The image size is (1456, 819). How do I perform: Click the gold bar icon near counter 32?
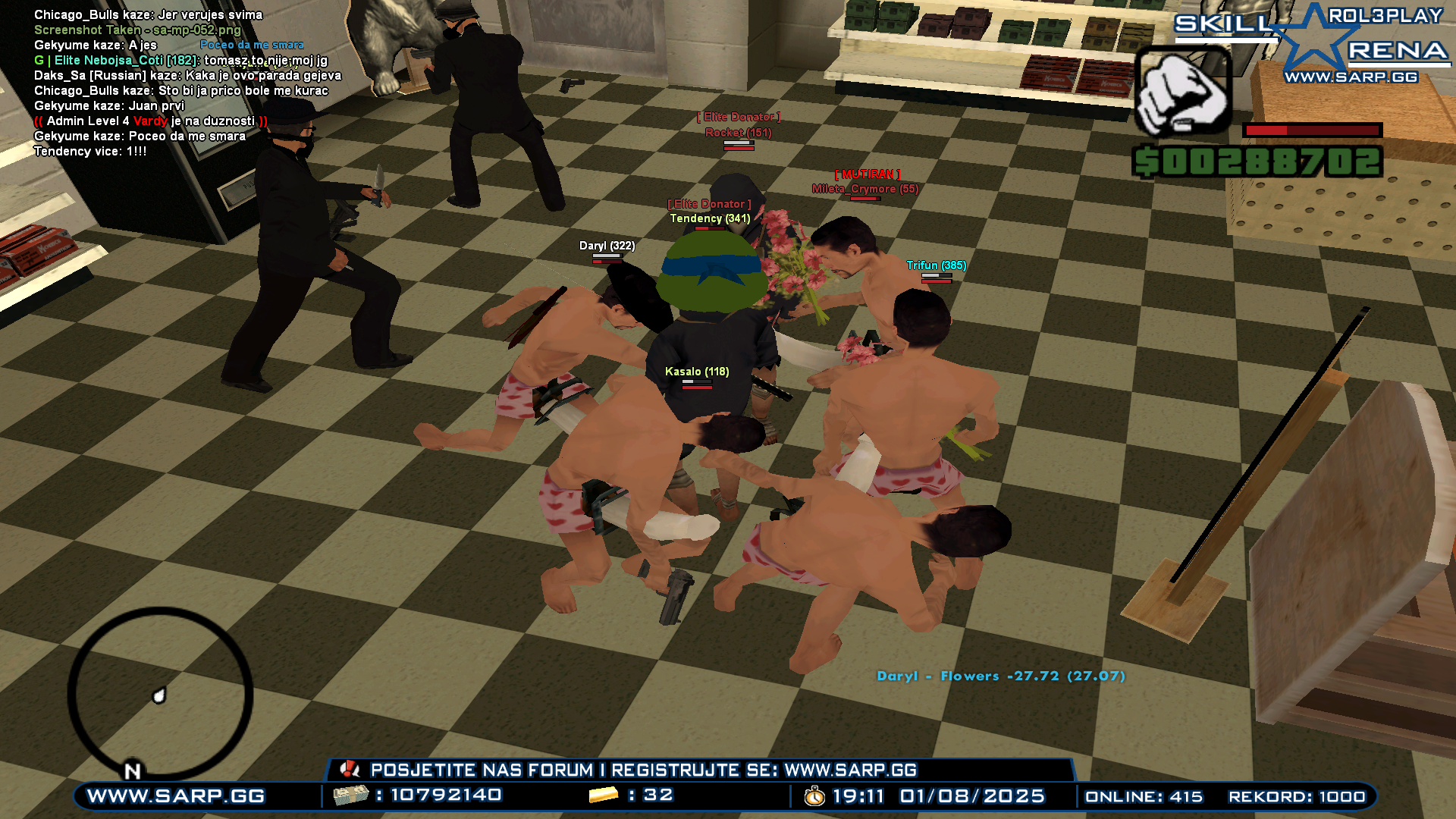[x=599, y=796]
